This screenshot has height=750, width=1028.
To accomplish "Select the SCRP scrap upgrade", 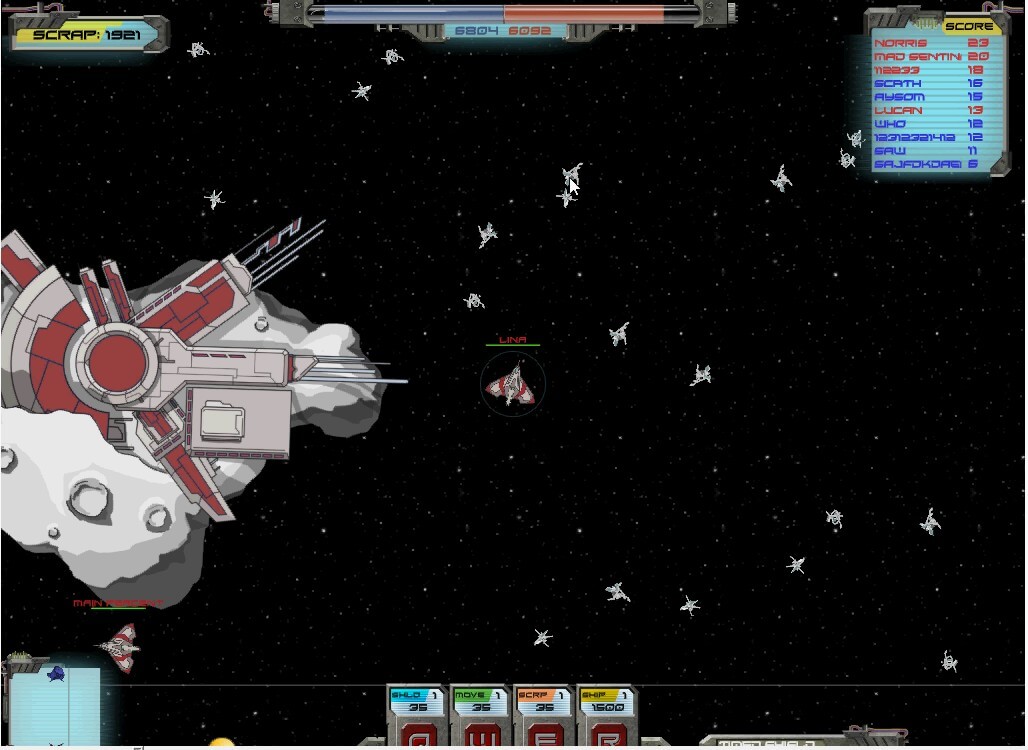I will (543, 712).
